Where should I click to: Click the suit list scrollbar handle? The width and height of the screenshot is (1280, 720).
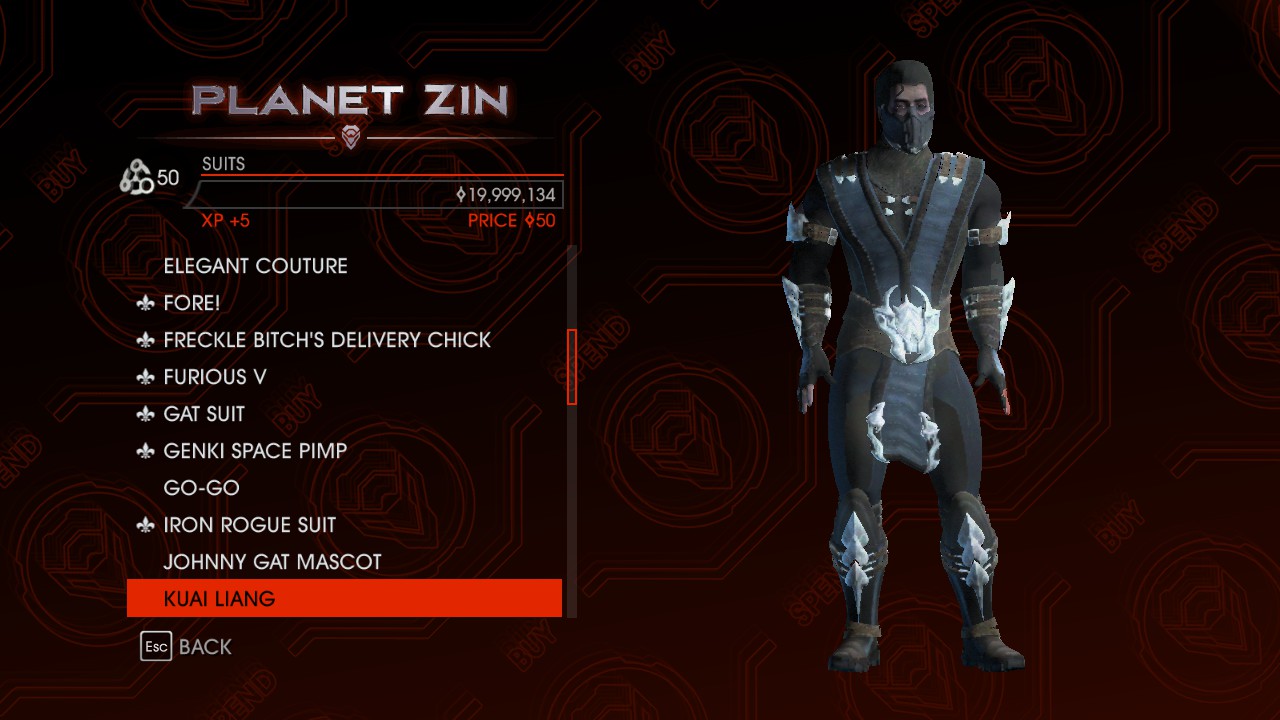pyautogui.click(x=572, y=367)
